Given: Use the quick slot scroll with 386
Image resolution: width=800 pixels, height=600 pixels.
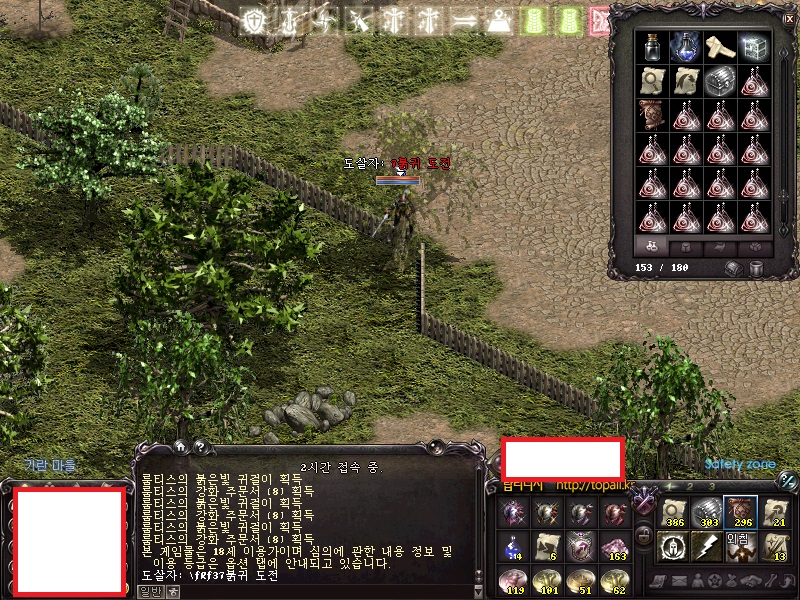Looking at the screenshot, I should pos(674,512).
